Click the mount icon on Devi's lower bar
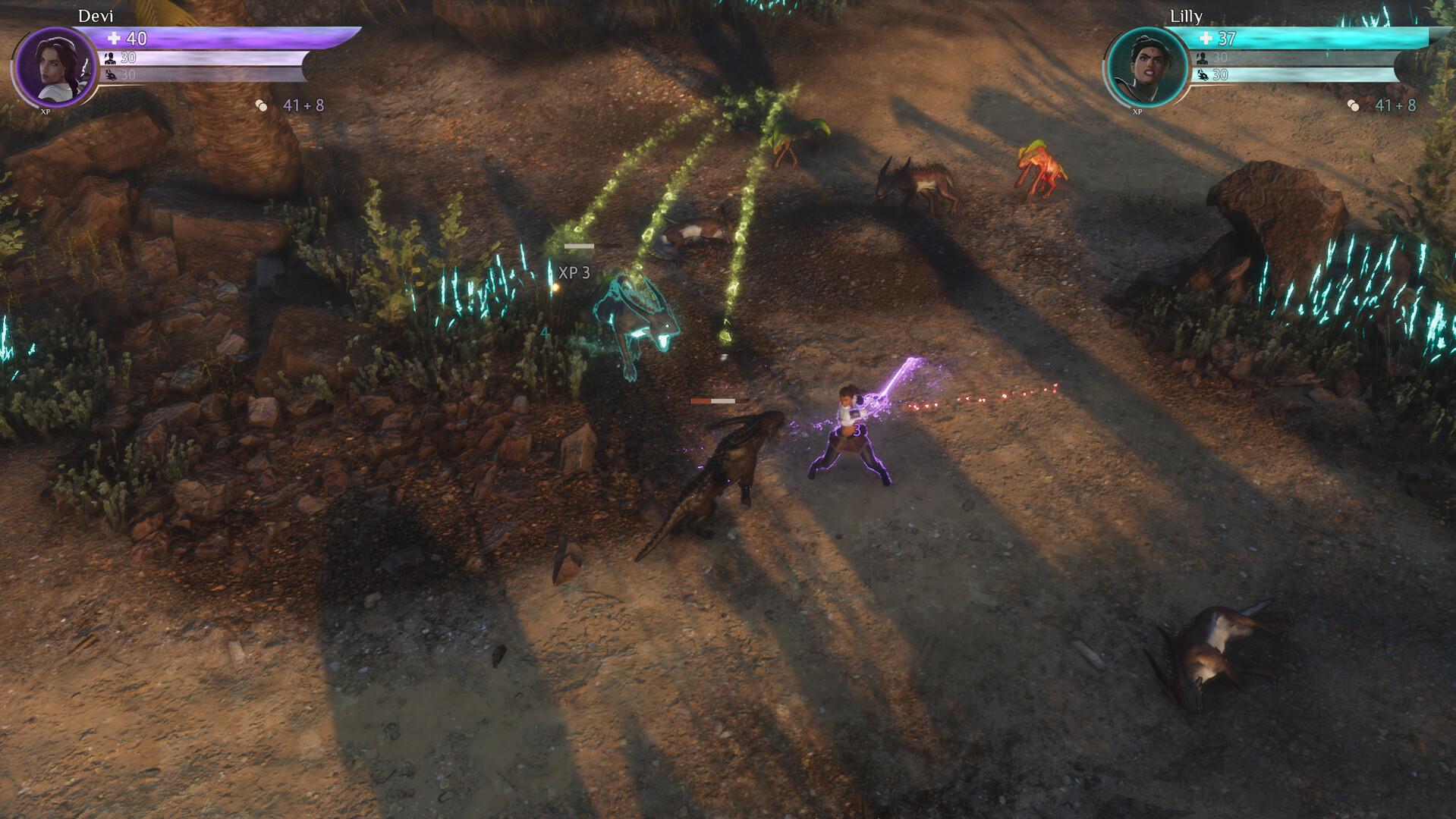This screenshot has height=819, width=1456. coord(112,76)
